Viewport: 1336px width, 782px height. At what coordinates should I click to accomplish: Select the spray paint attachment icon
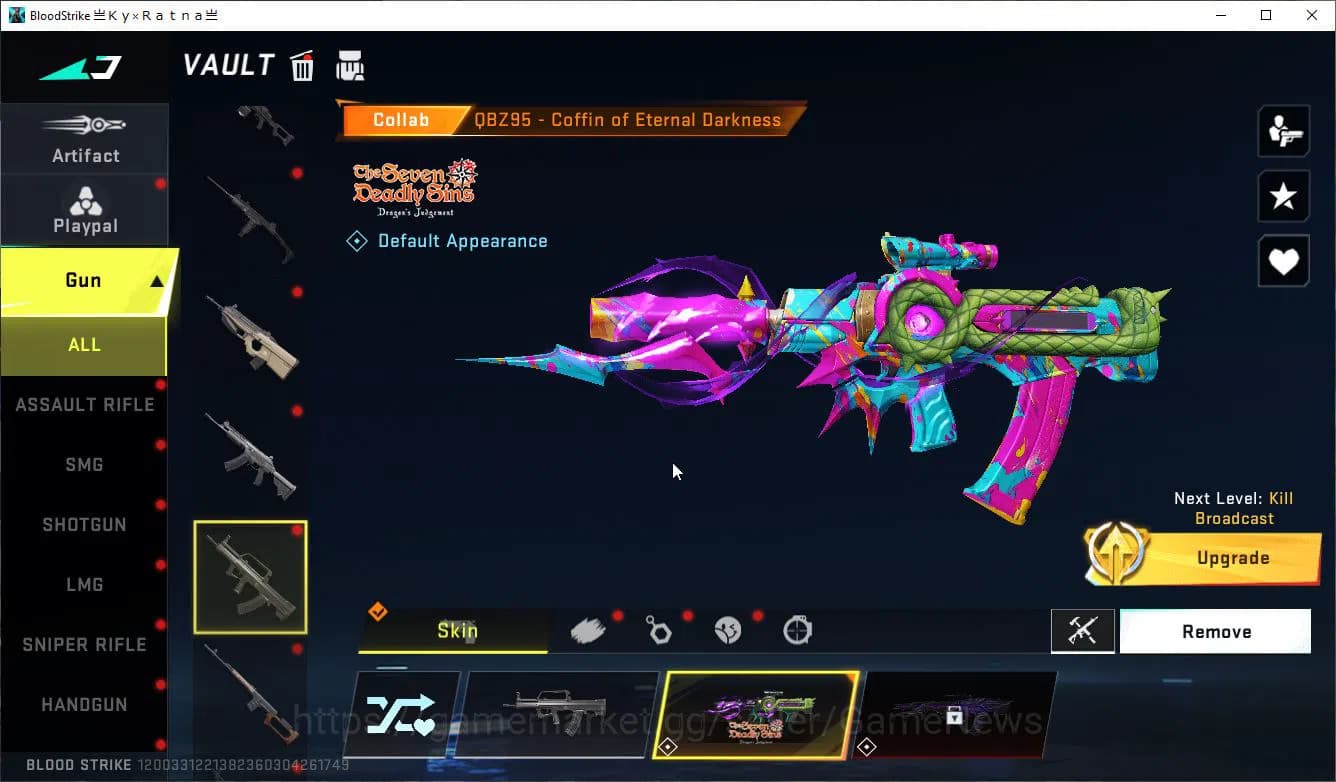[588, 630]
